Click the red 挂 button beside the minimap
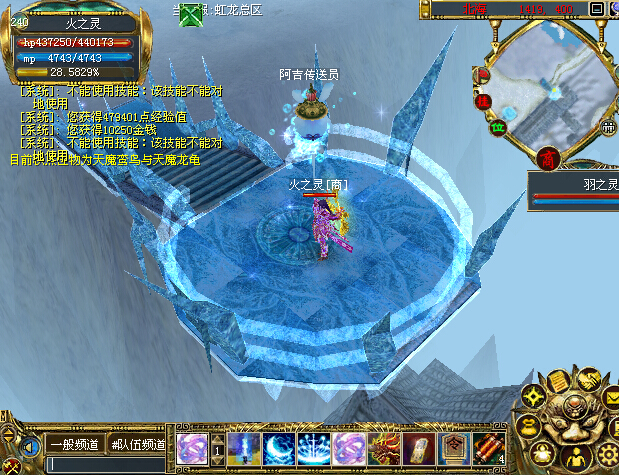The image size is (619, 475). 483,100
